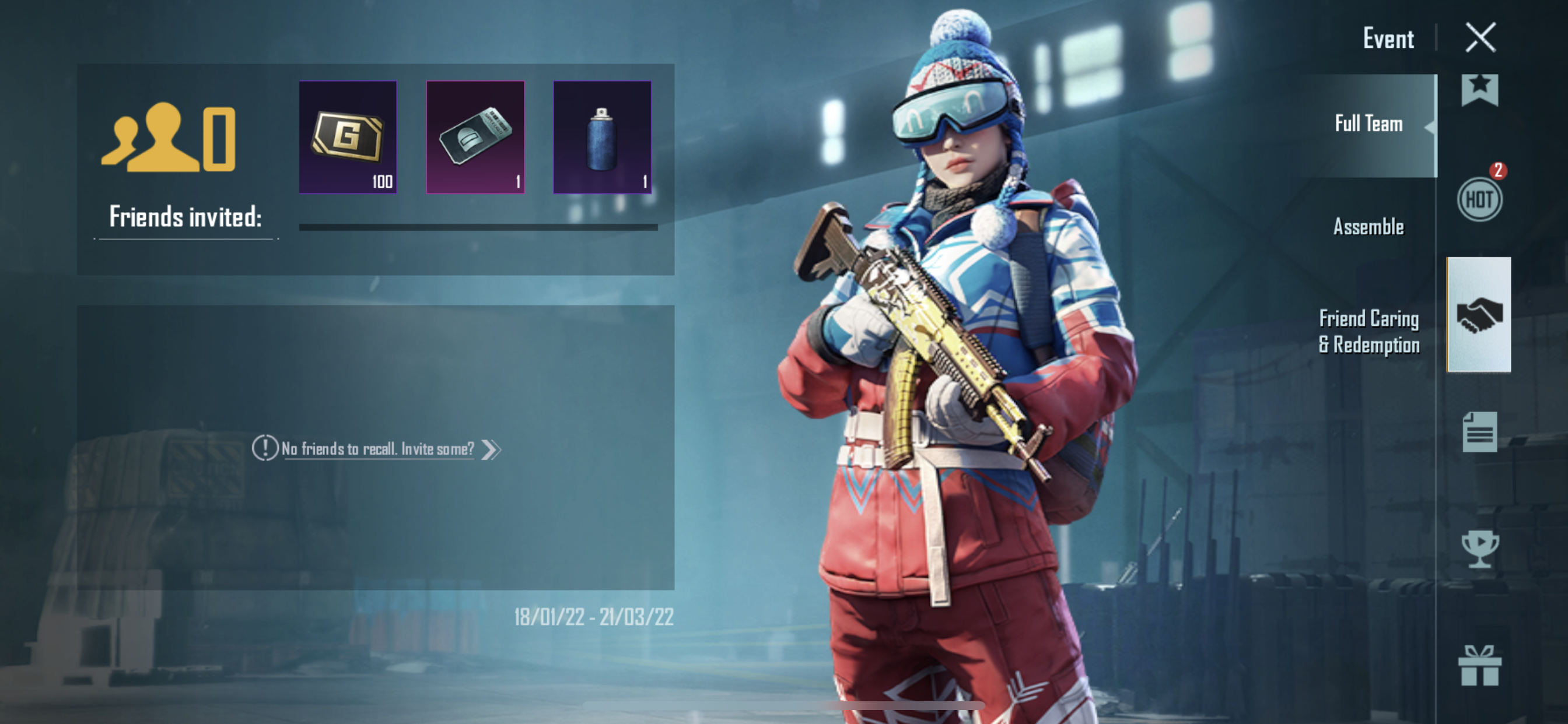
Task: View the helmet ticket reward
Action: (x=475, y=138)
